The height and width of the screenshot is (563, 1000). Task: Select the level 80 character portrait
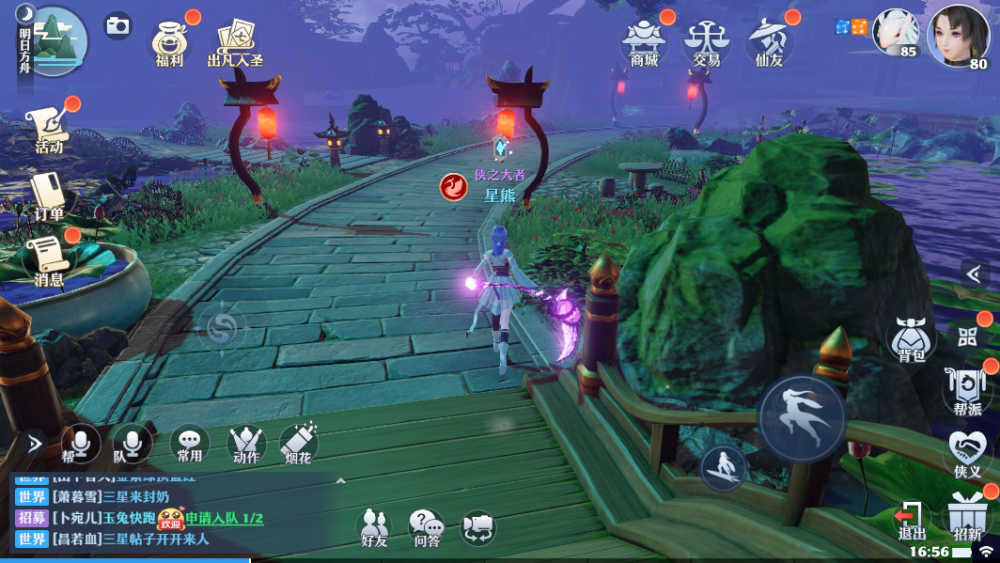958,36
